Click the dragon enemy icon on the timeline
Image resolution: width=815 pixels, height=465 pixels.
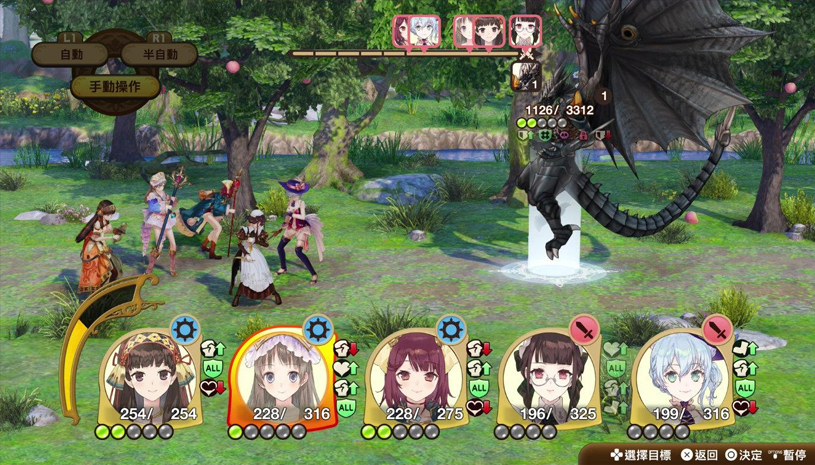click(526, 75)
